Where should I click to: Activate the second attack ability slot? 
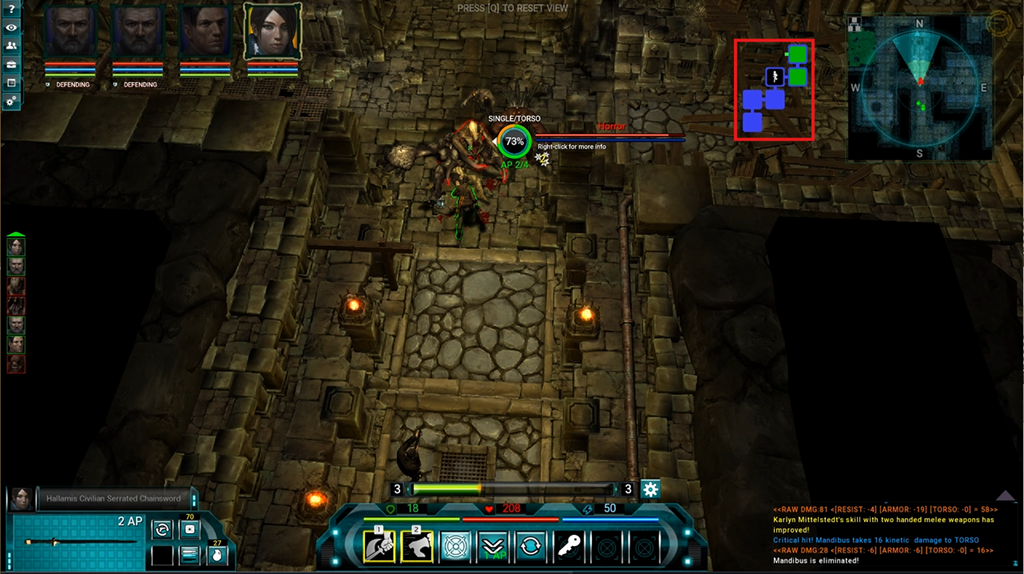coord(417,546)
